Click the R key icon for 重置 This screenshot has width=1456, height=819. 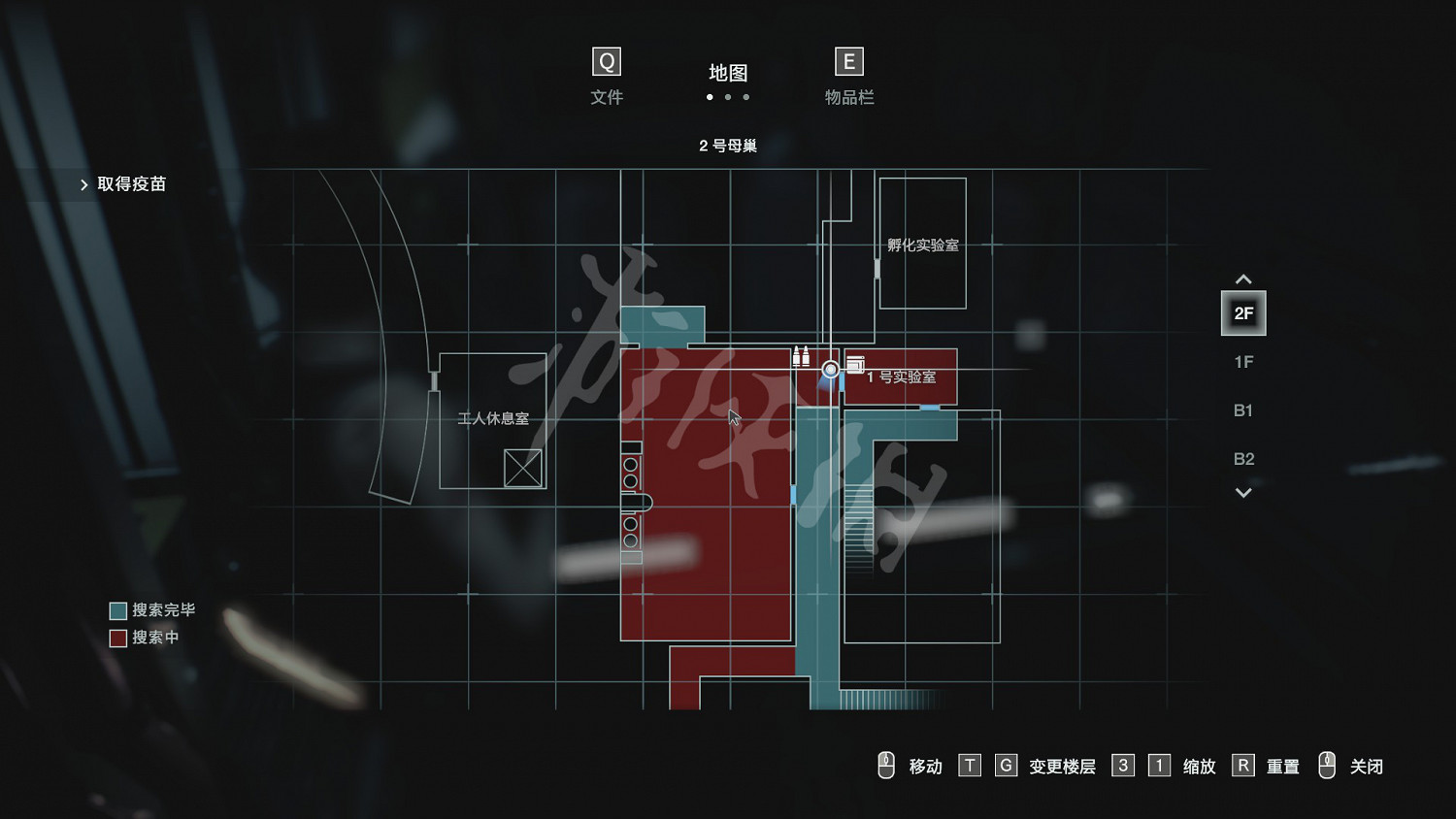tap(1243, 766)
